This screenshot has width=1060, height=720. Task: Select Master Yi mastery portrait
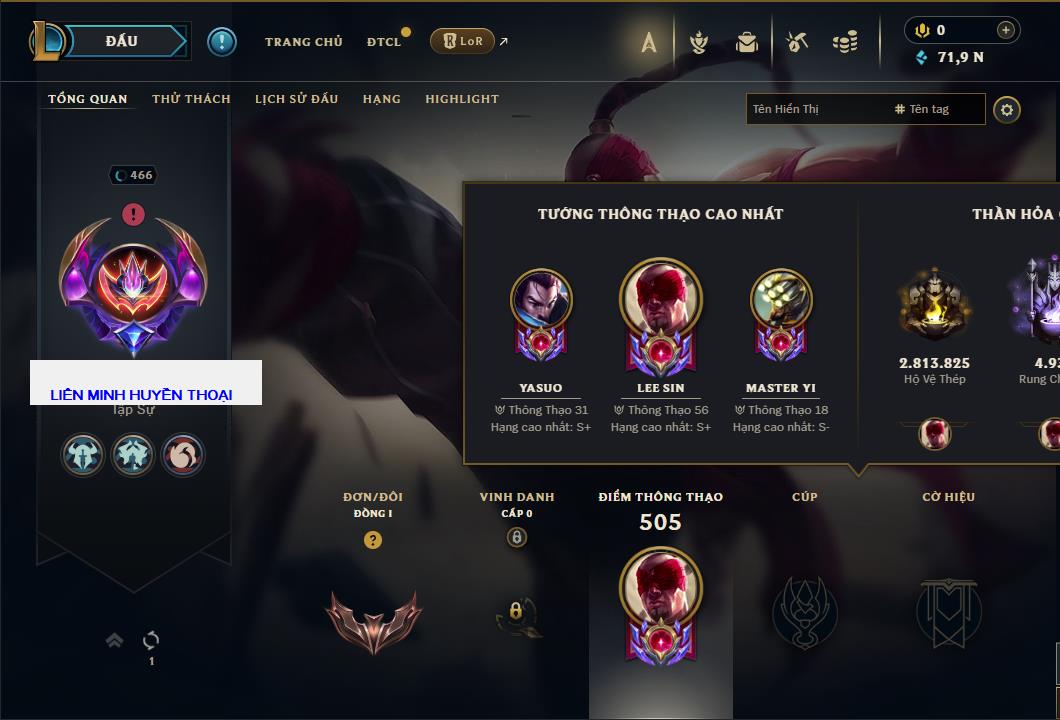click(x=781, y=300)
